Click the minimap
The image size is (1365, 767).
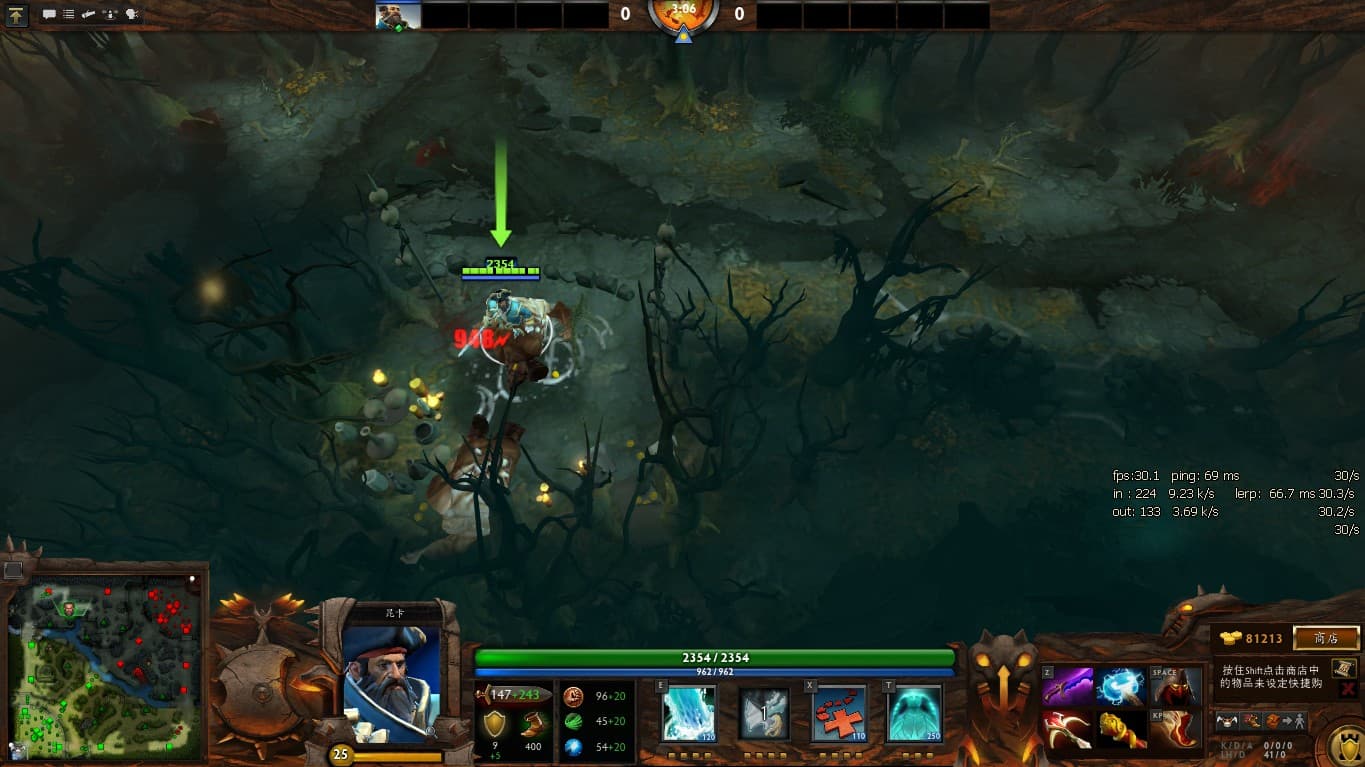click(x=100, y=667)
